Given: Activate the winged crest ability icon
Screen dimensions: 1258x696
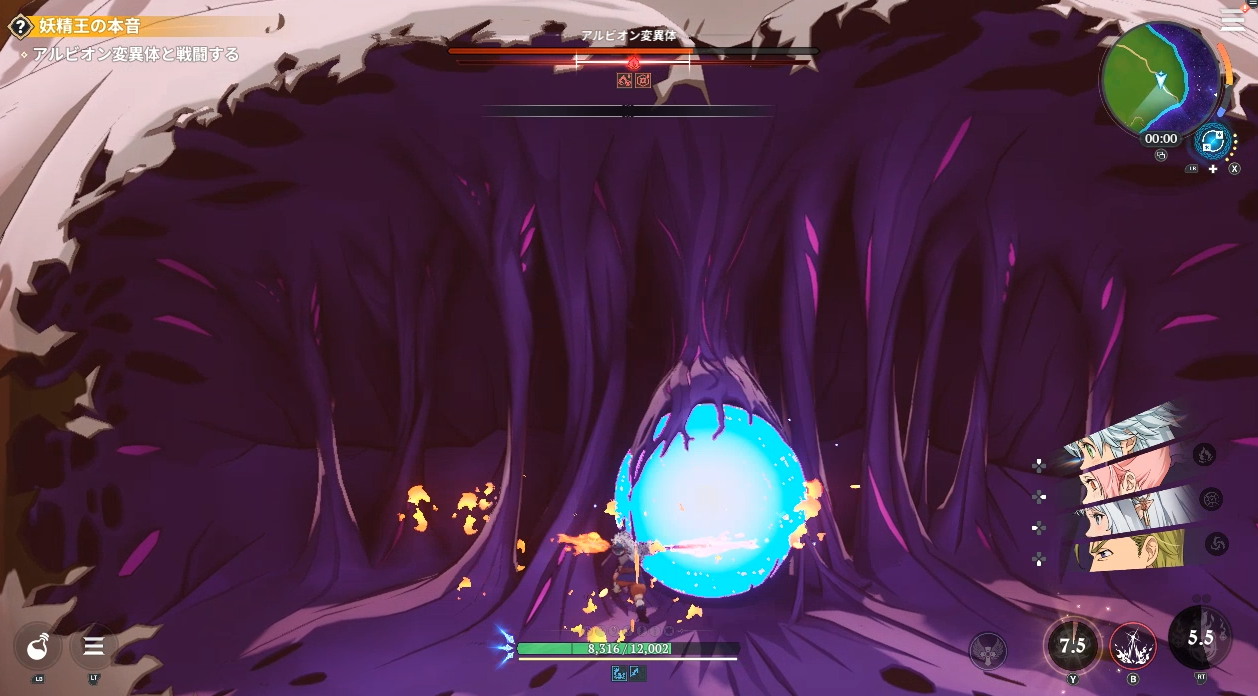Looking at the screenshot, I should (987, 651).
